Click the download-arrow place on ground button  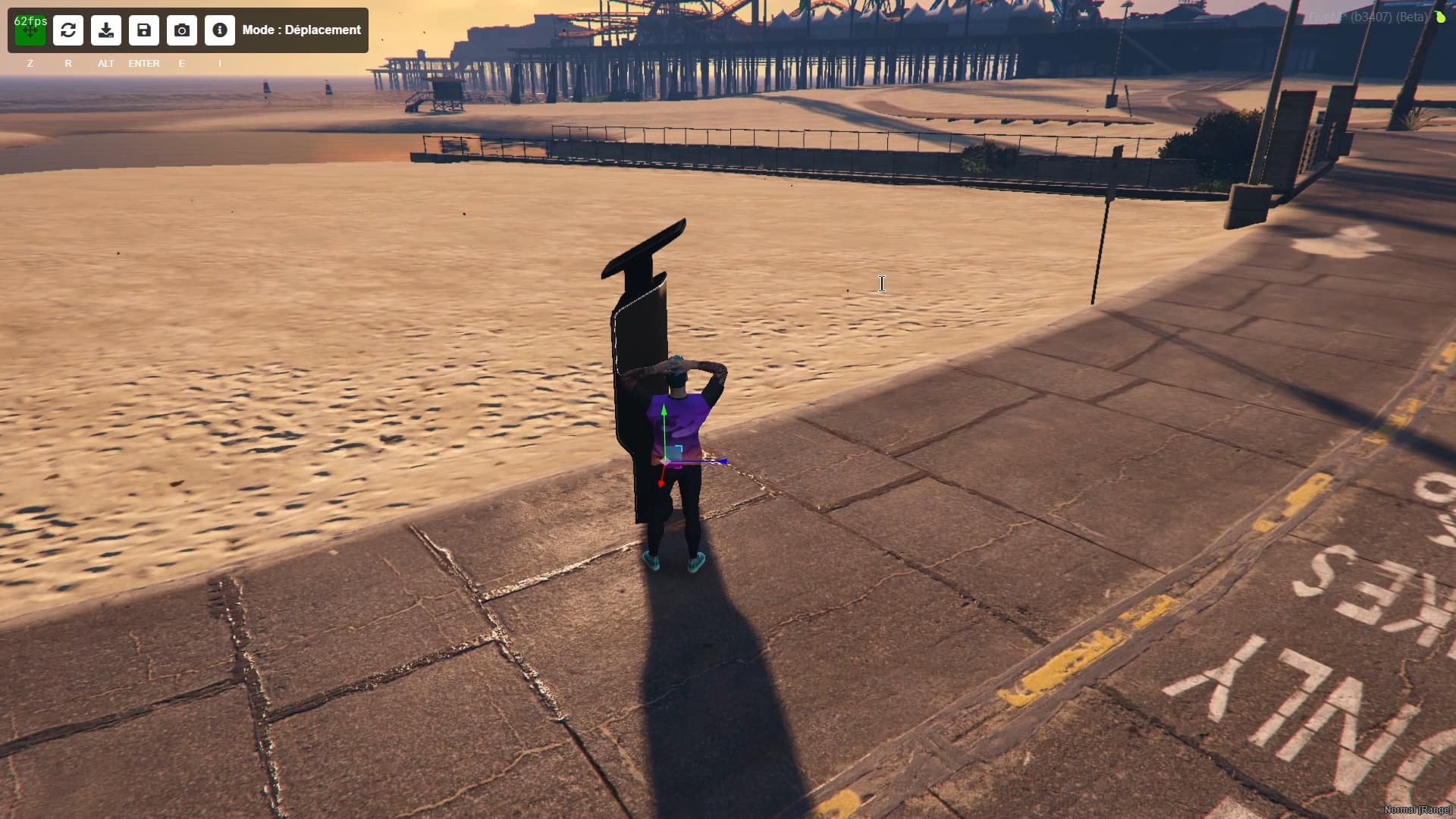106,30
